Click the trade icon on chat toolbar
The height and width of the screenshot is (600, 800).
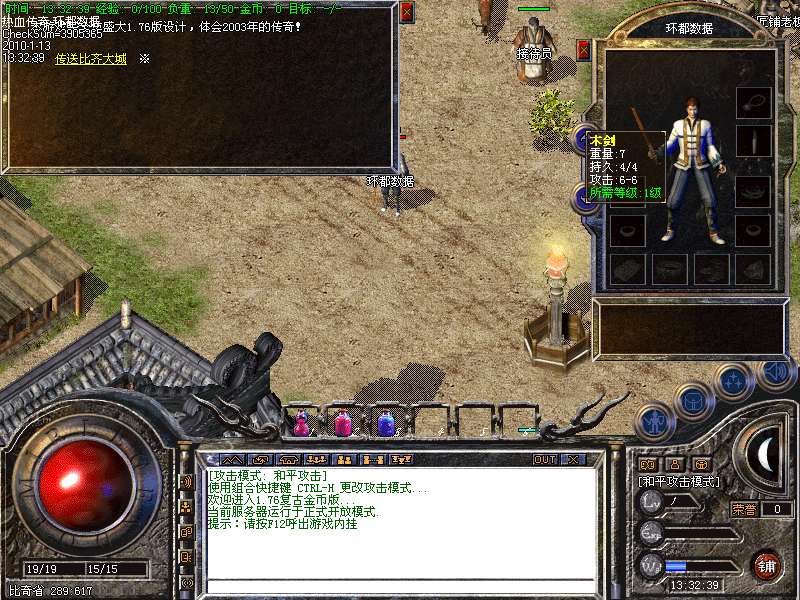(374, 460)
